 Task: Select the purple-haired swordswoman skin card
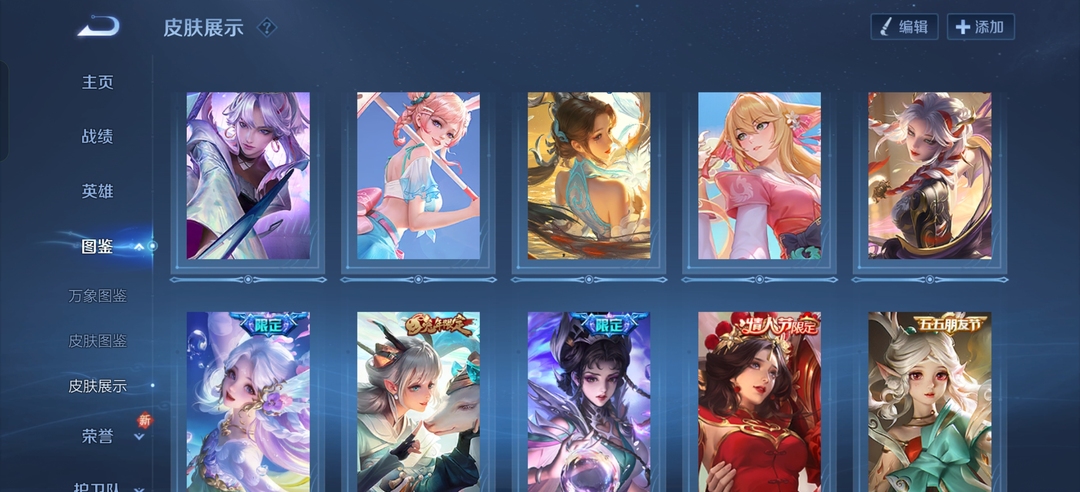[248, 176]
